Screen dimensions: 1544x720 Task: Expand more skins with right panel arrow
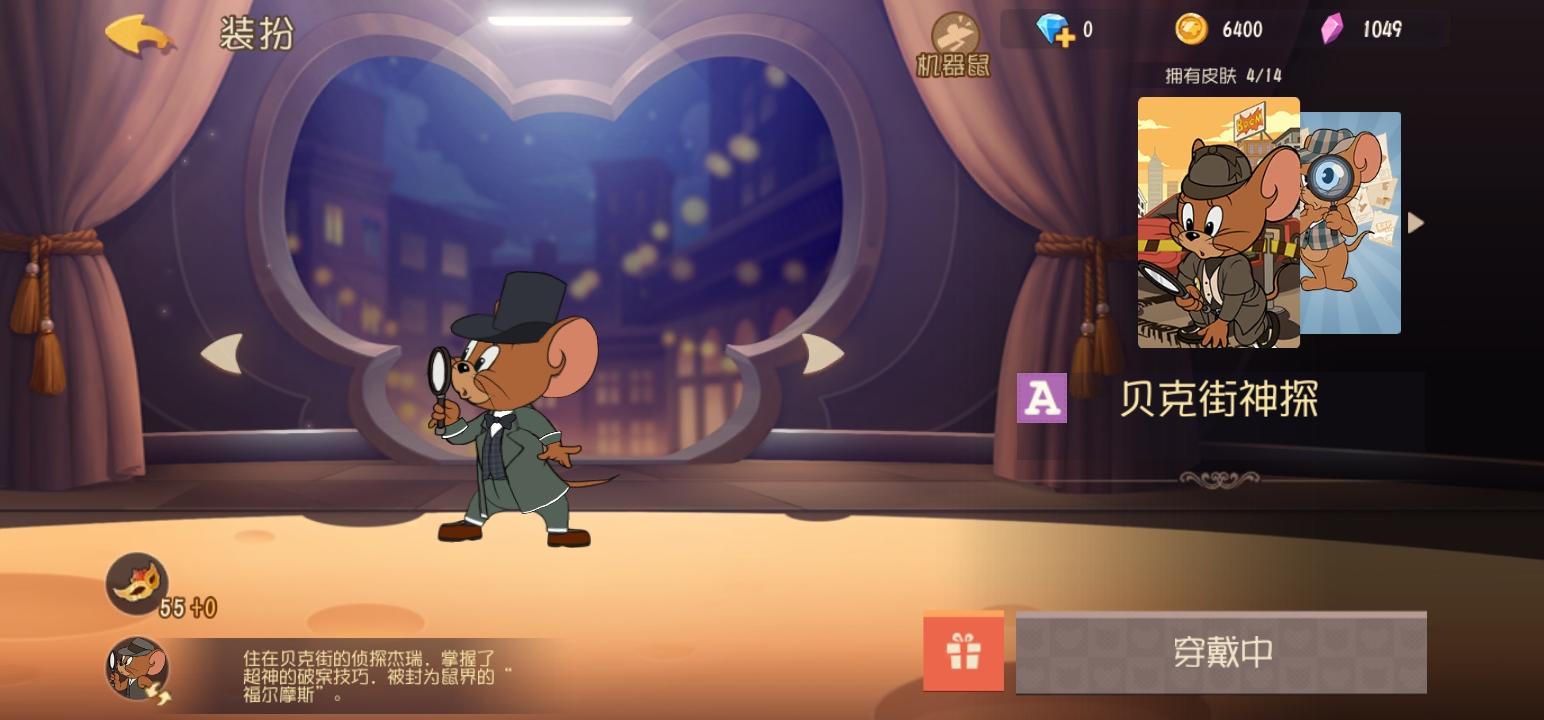click(x=1416, y=221)
